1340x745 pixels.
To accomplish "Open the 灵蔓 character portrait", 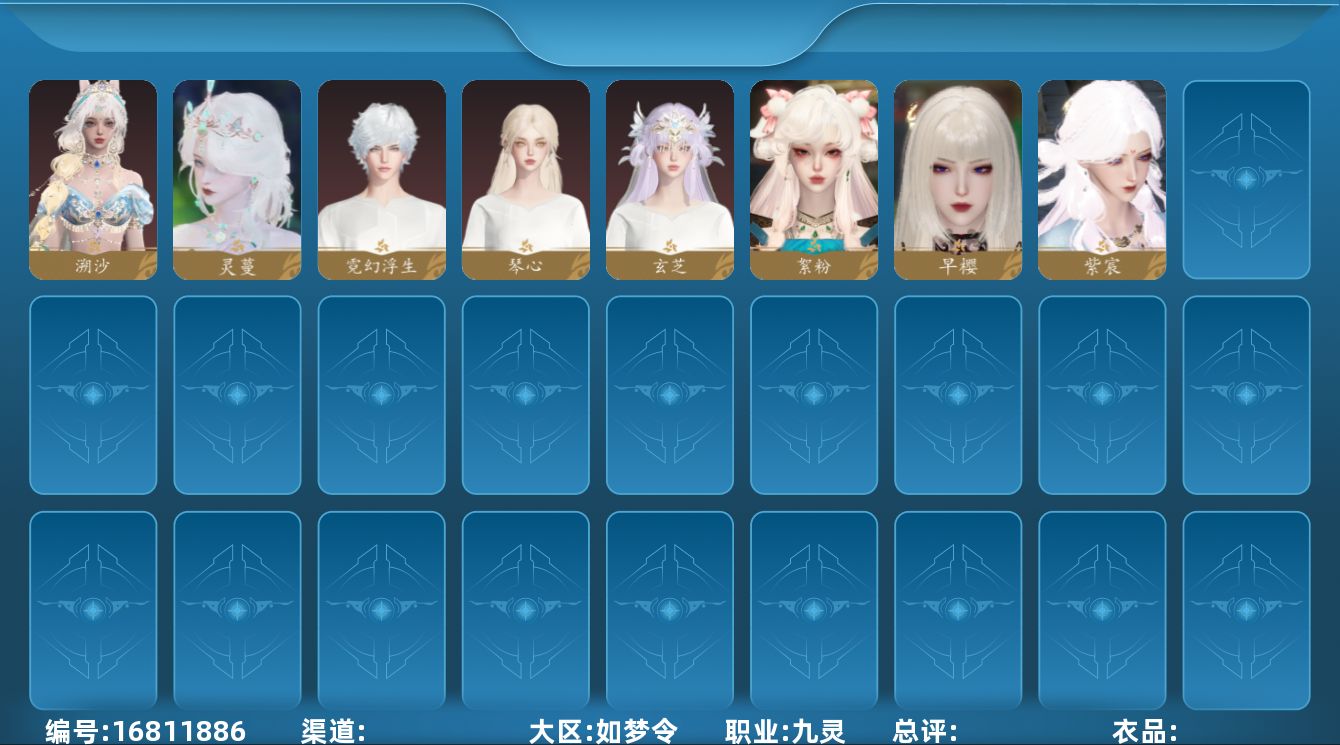I will pyautogui.click(x=237, y=178).
